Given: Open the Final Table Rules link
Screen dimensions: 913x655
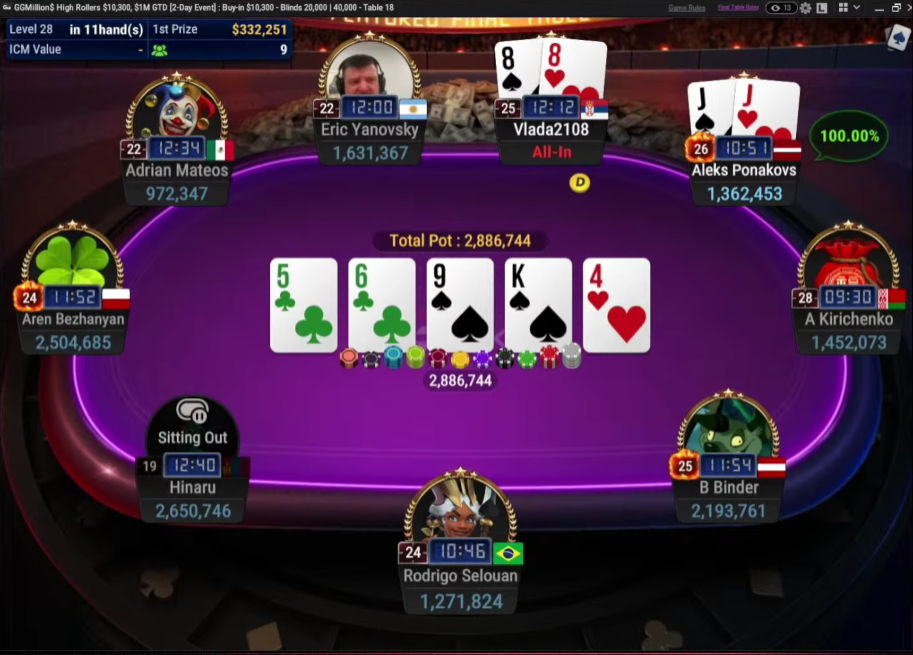Looking at the screenshot, I should pyautogui.click(x=736, y=8).
